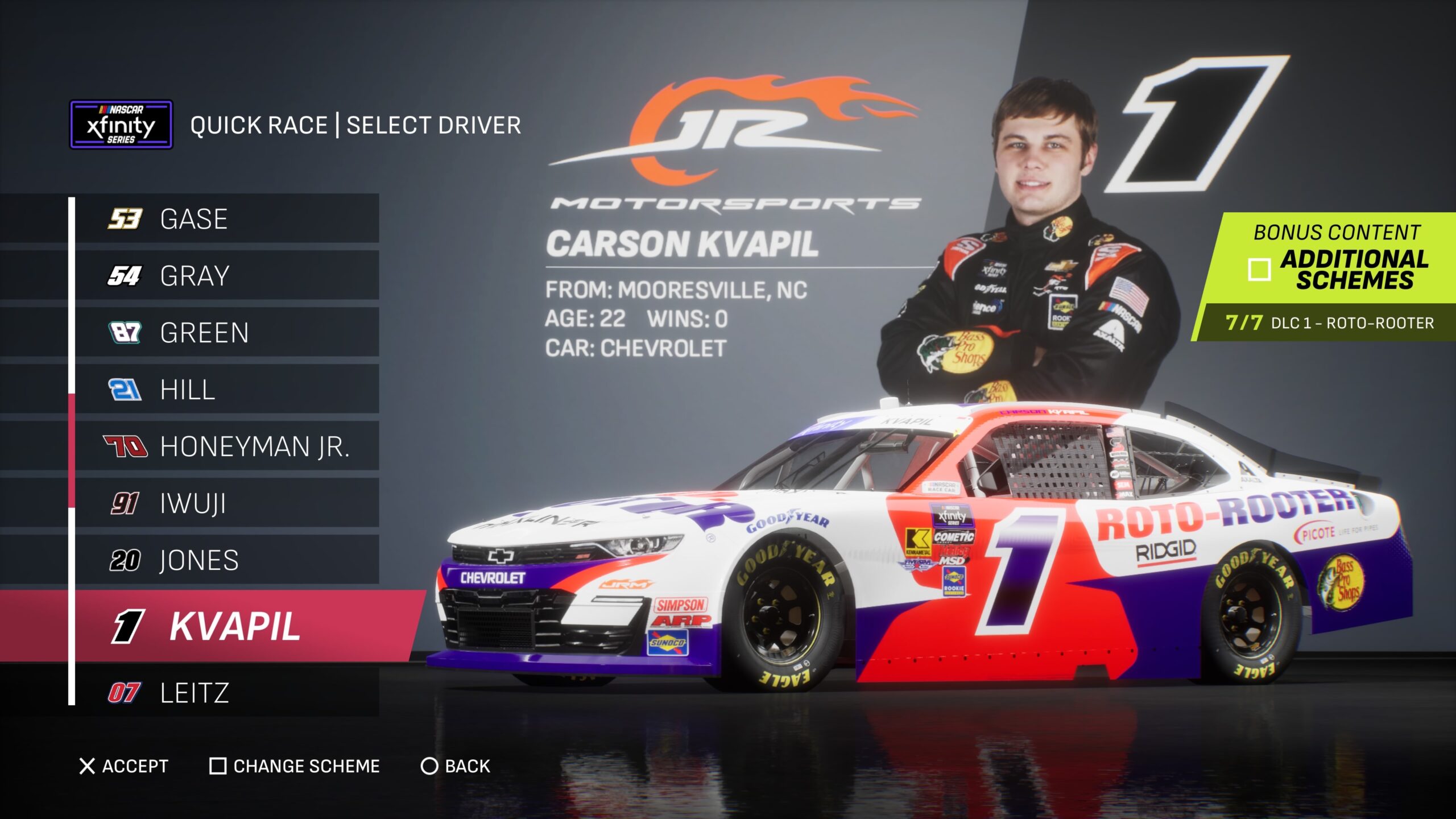
Task: Change the car paint scheme
Action: point(295,766)
